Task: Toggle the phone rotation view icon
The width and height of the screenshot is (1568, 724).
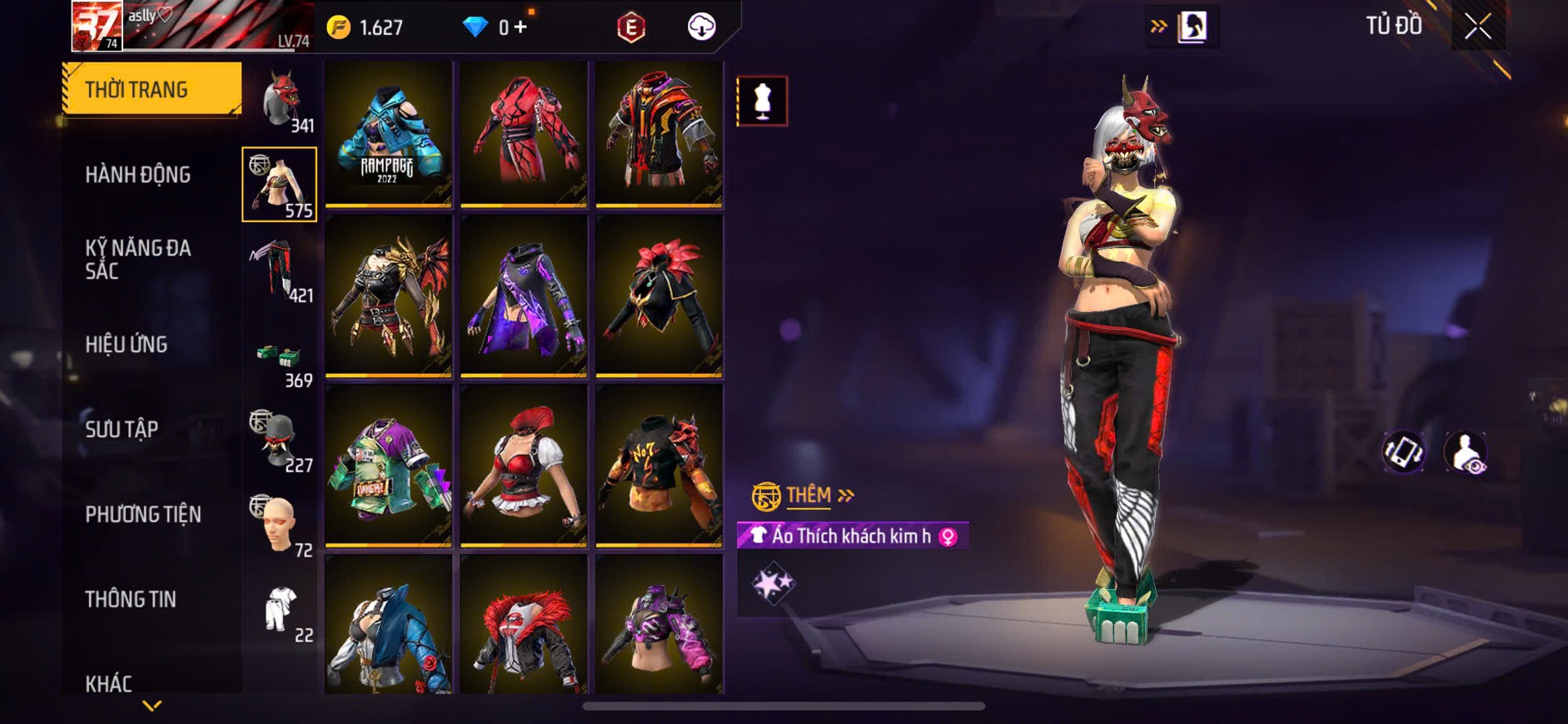Action: click(x=1403, y=452)
